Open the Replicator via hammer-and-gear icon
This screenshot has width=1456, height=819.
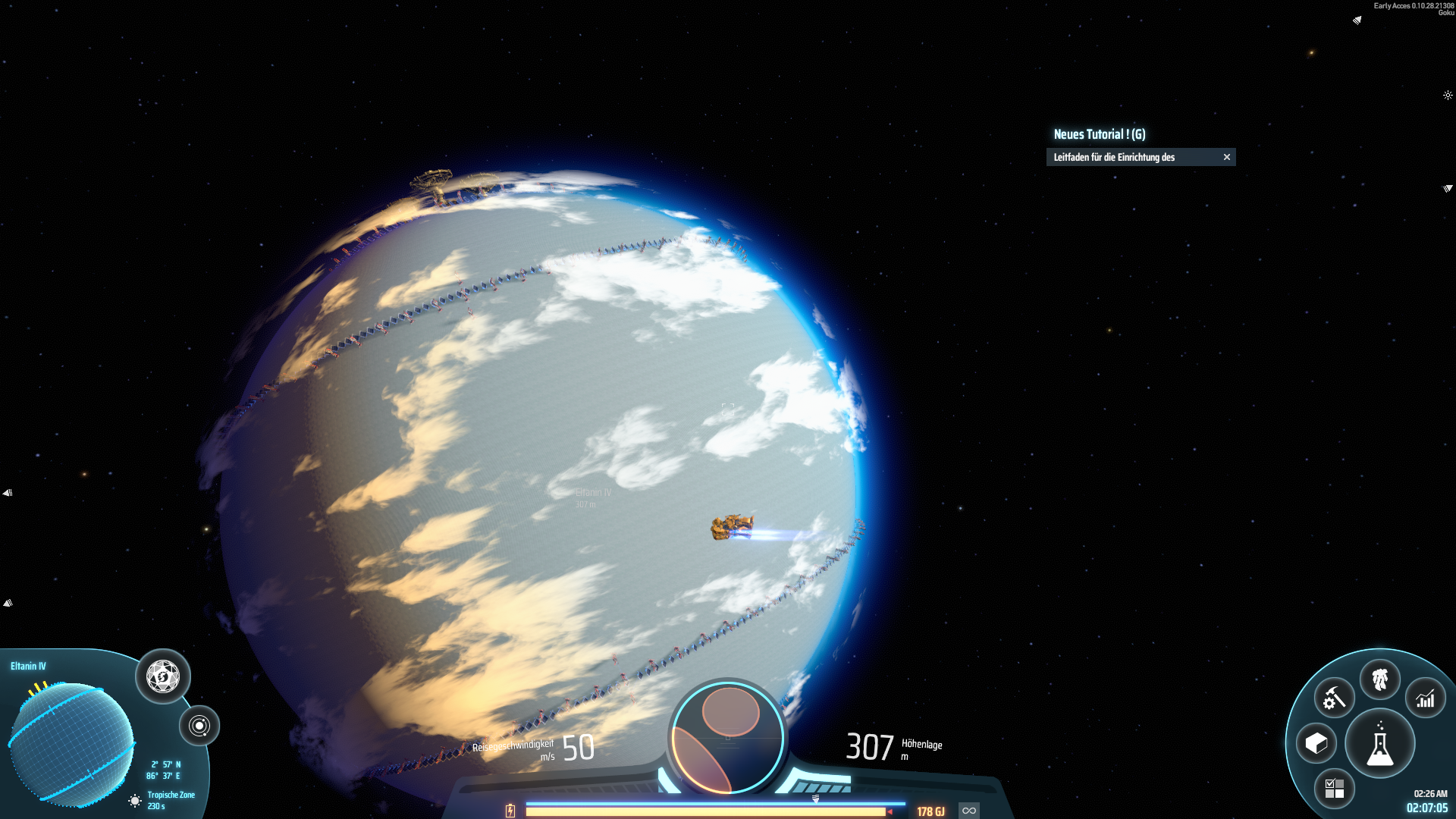[1333, 697]
